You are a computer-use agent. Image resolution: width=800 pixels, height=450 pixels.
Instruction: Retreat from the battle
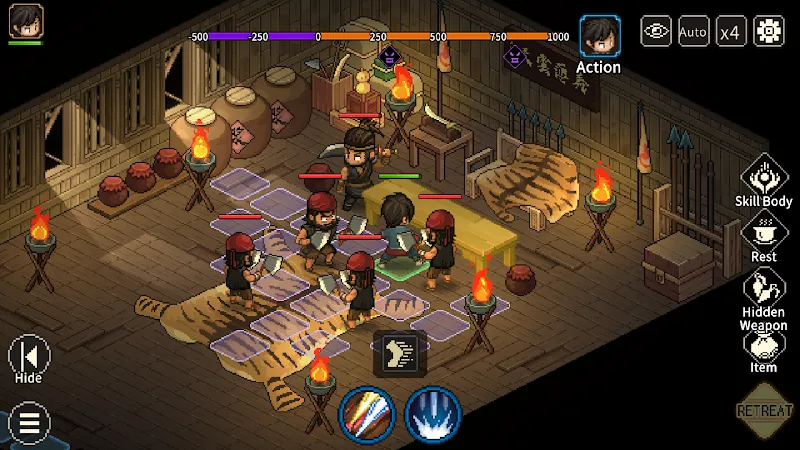[765, 410]
